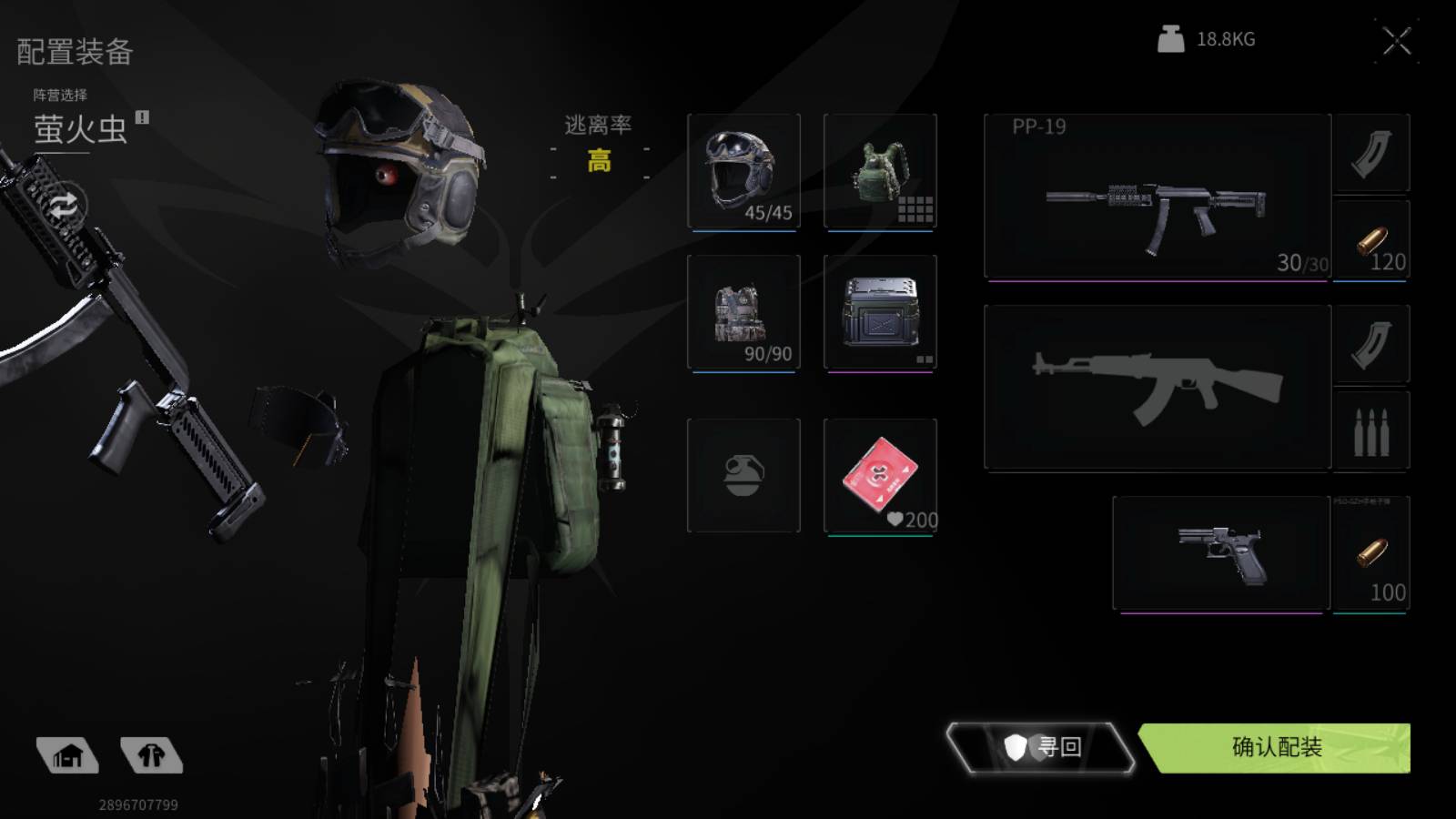This screenshot has width=1456, height=819.
Task: Open the clothing outfit icon button
Action: (151, 755)
